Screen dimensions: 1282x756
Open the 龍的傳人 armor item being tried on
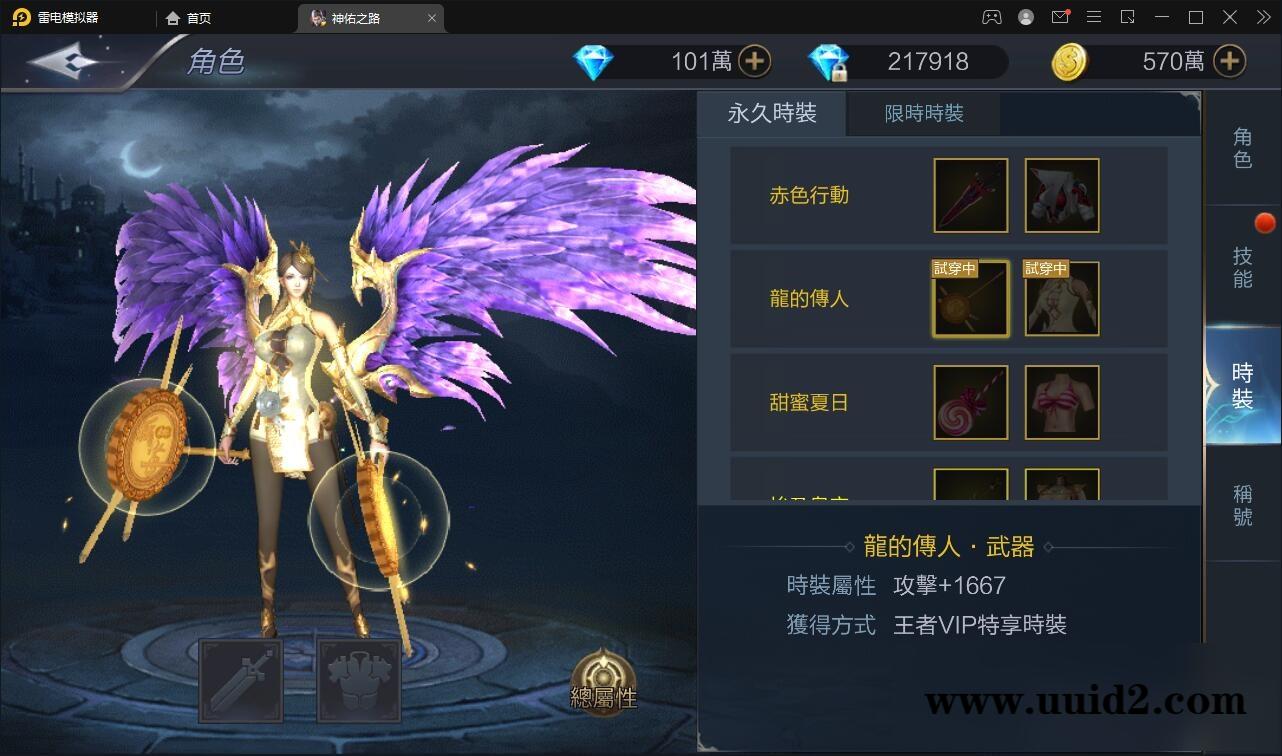click(x=1061, y=298)
